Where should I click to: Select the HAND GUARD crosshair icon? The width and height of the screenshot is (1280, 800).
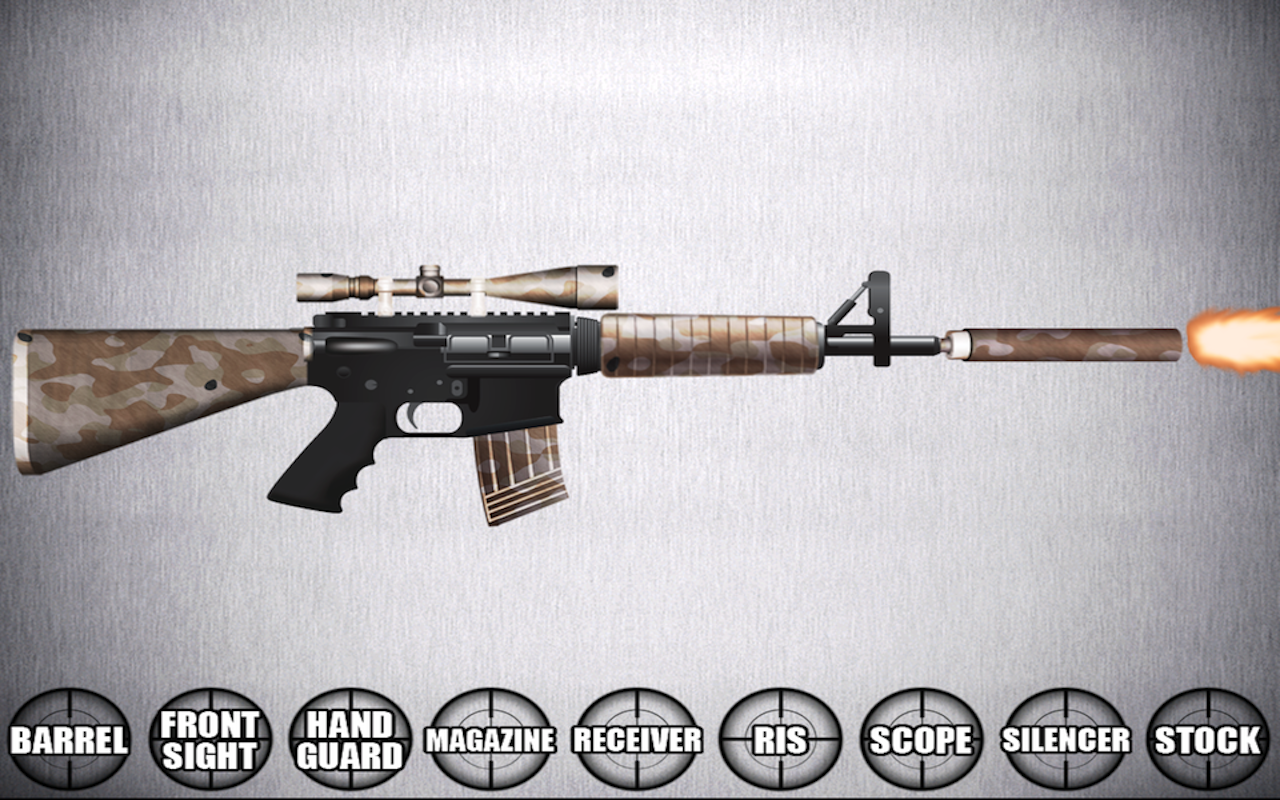pyautogui.click(x=352, y=740)
